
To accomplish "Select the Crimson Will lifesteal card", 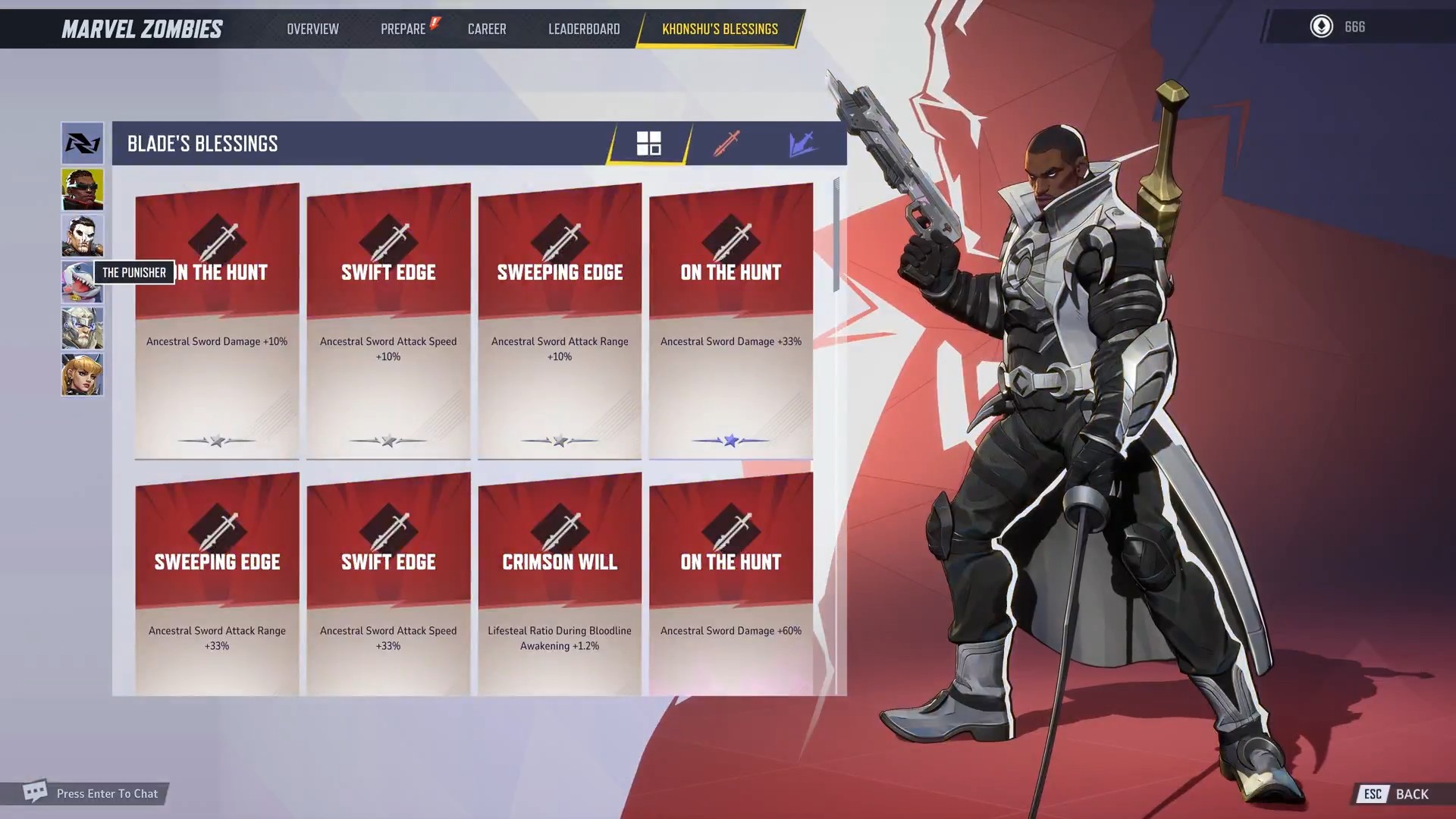I will point(560,584).
